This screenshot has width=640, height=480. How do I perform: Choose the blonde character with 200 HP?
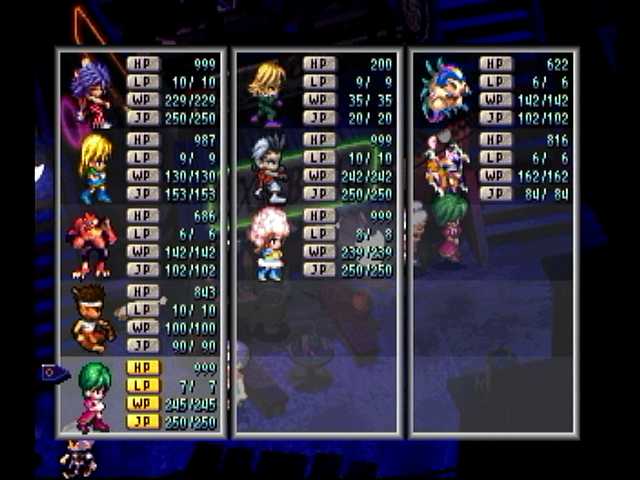pyautogui.click(x=267, y=91)
